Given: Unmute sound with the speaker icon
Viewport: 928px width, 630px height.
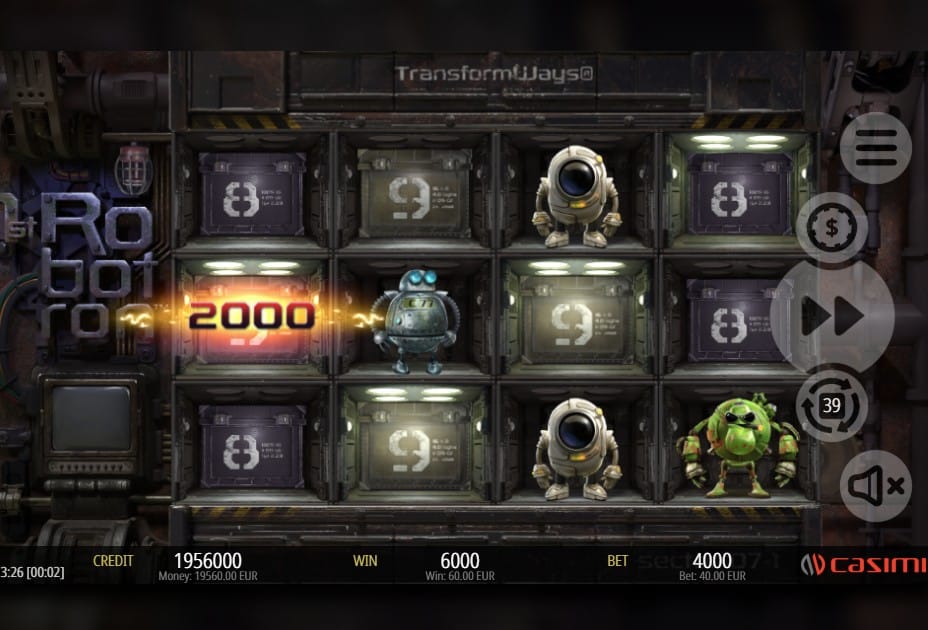Looking at the screenshot, I should pos(875,486).
